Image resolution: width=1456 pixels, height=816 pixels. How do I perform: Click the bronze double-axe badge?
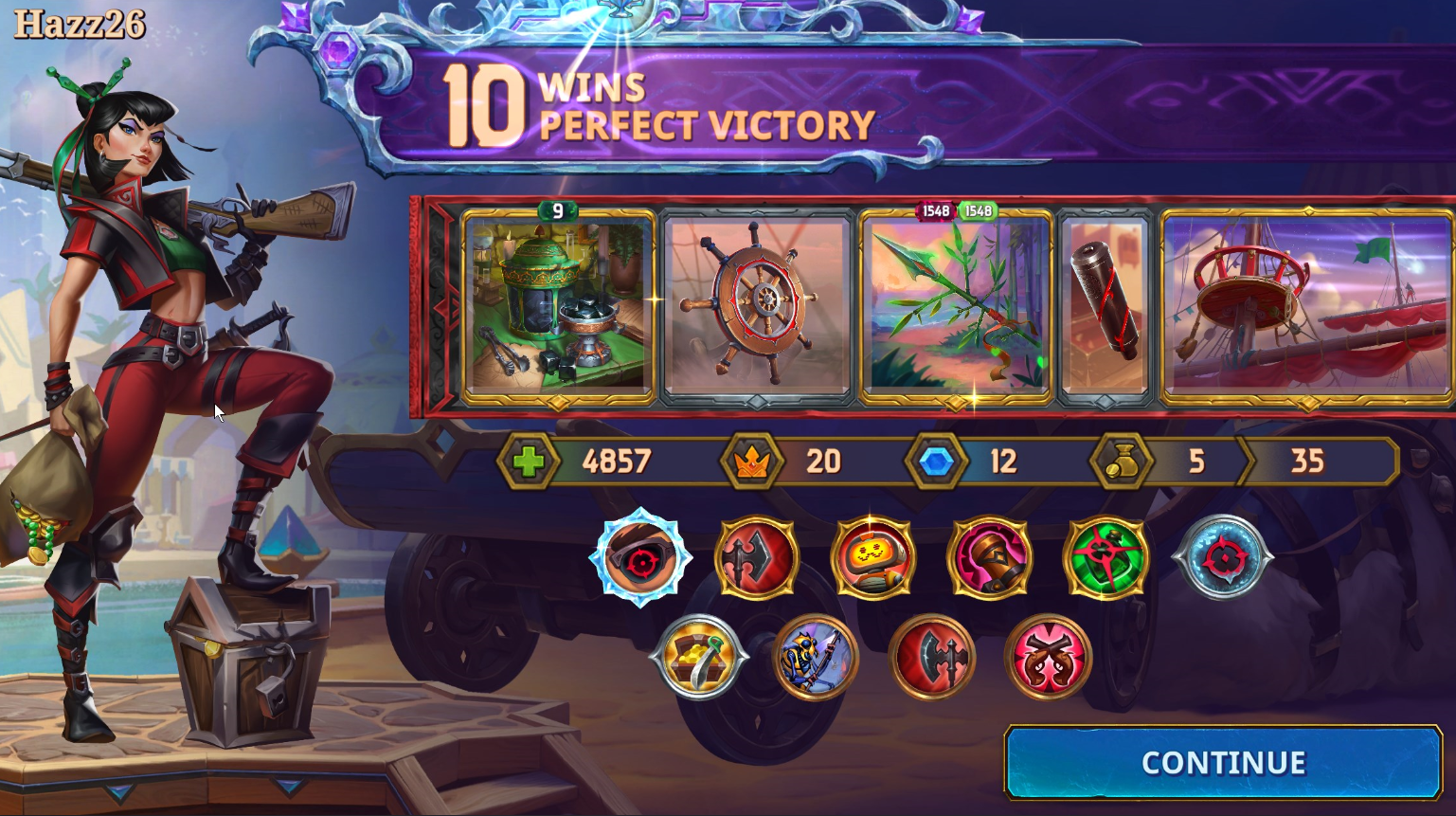click(x=934, y=658)
